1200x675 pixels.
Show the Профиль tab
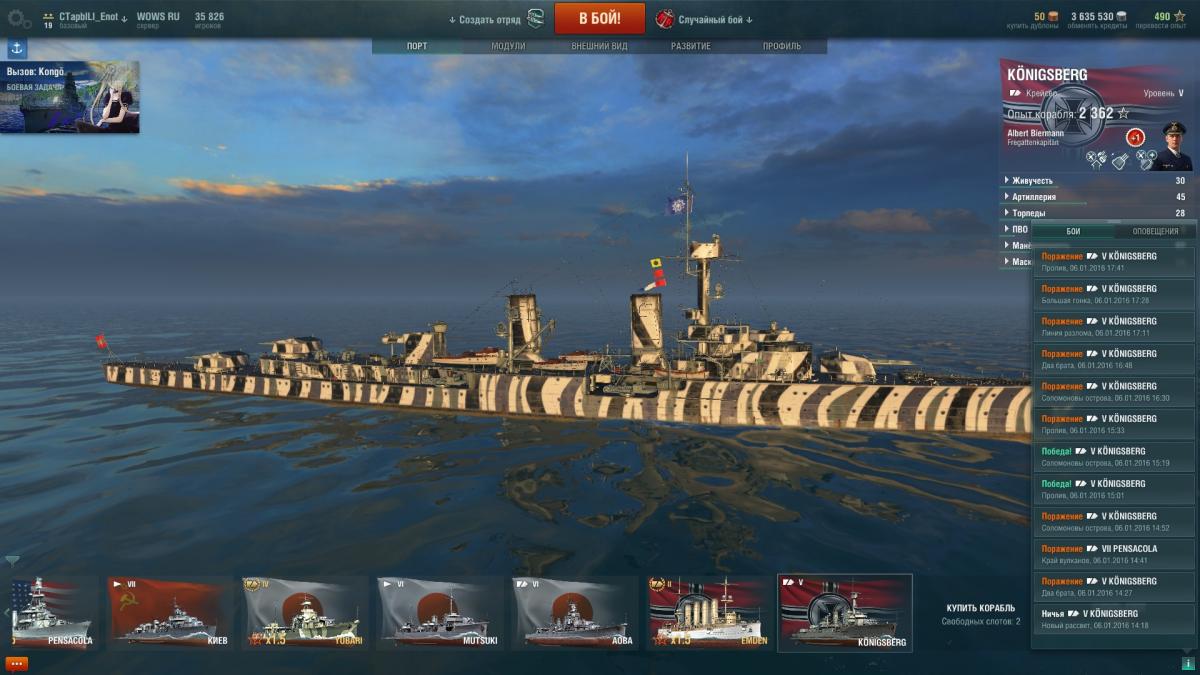[x=782, y=46]
